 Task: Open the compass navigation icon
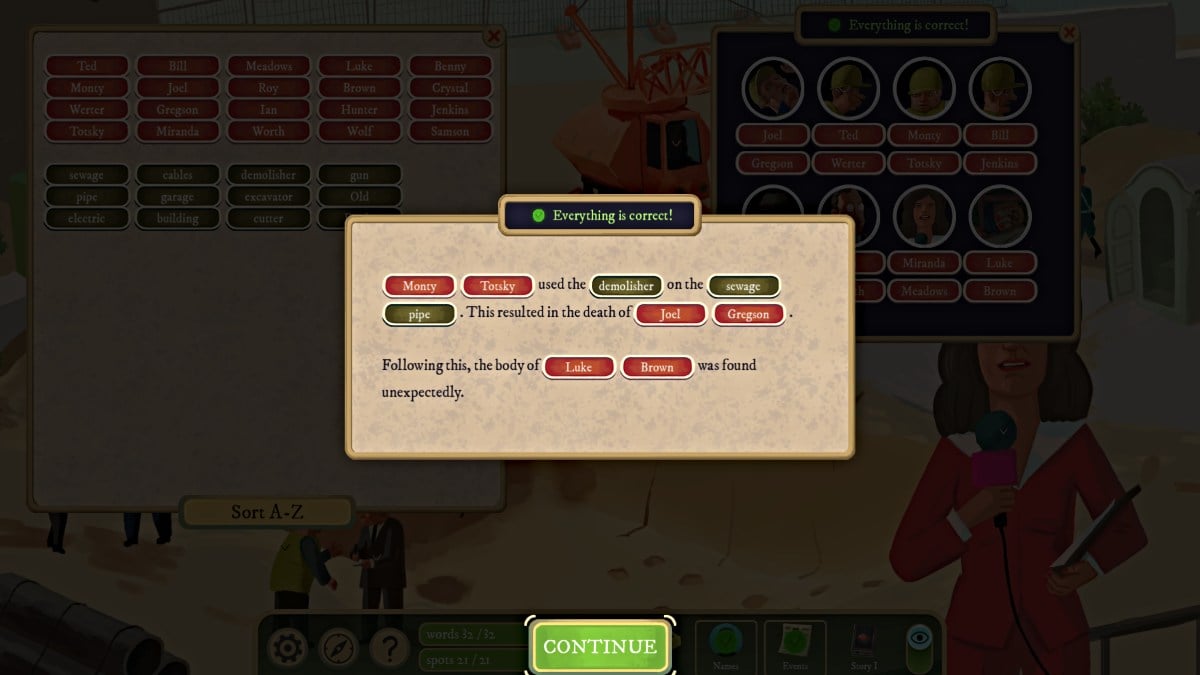click(339, 649)
